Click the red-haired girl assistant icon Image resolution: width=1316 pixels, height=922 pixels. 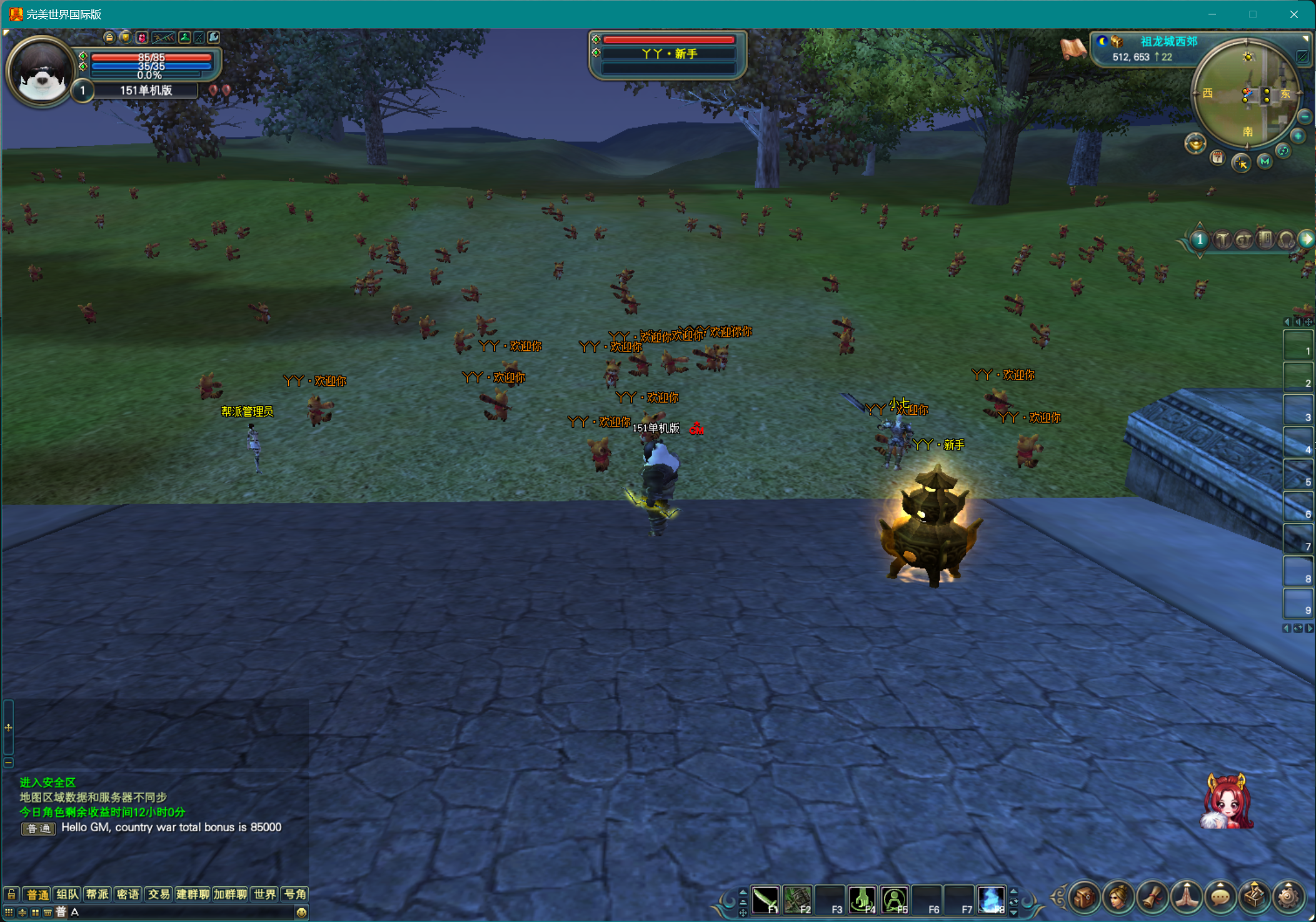coord(1227,803)
